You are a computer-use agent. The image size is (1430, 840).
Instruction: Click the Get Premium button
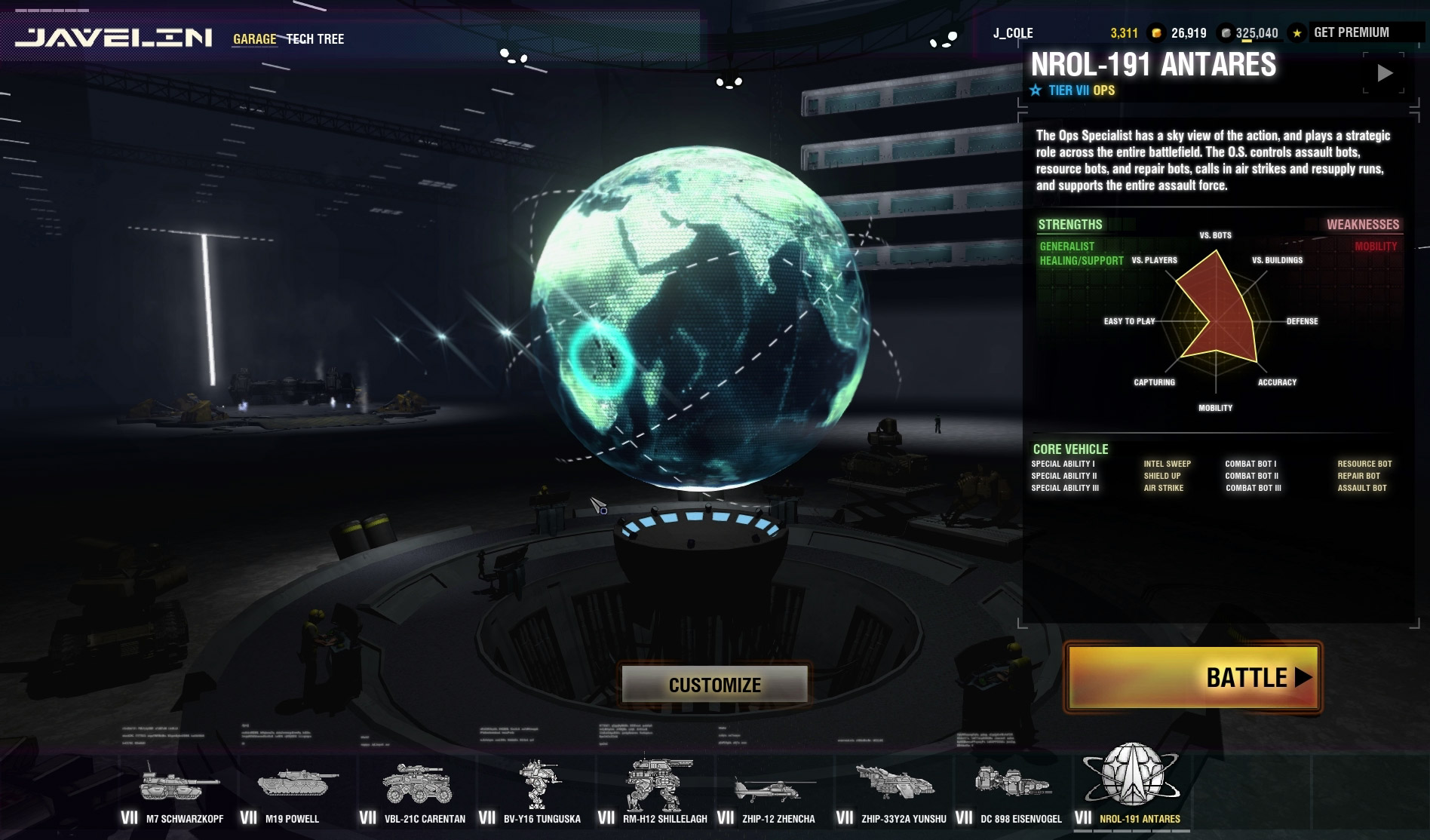(1351, 32)
